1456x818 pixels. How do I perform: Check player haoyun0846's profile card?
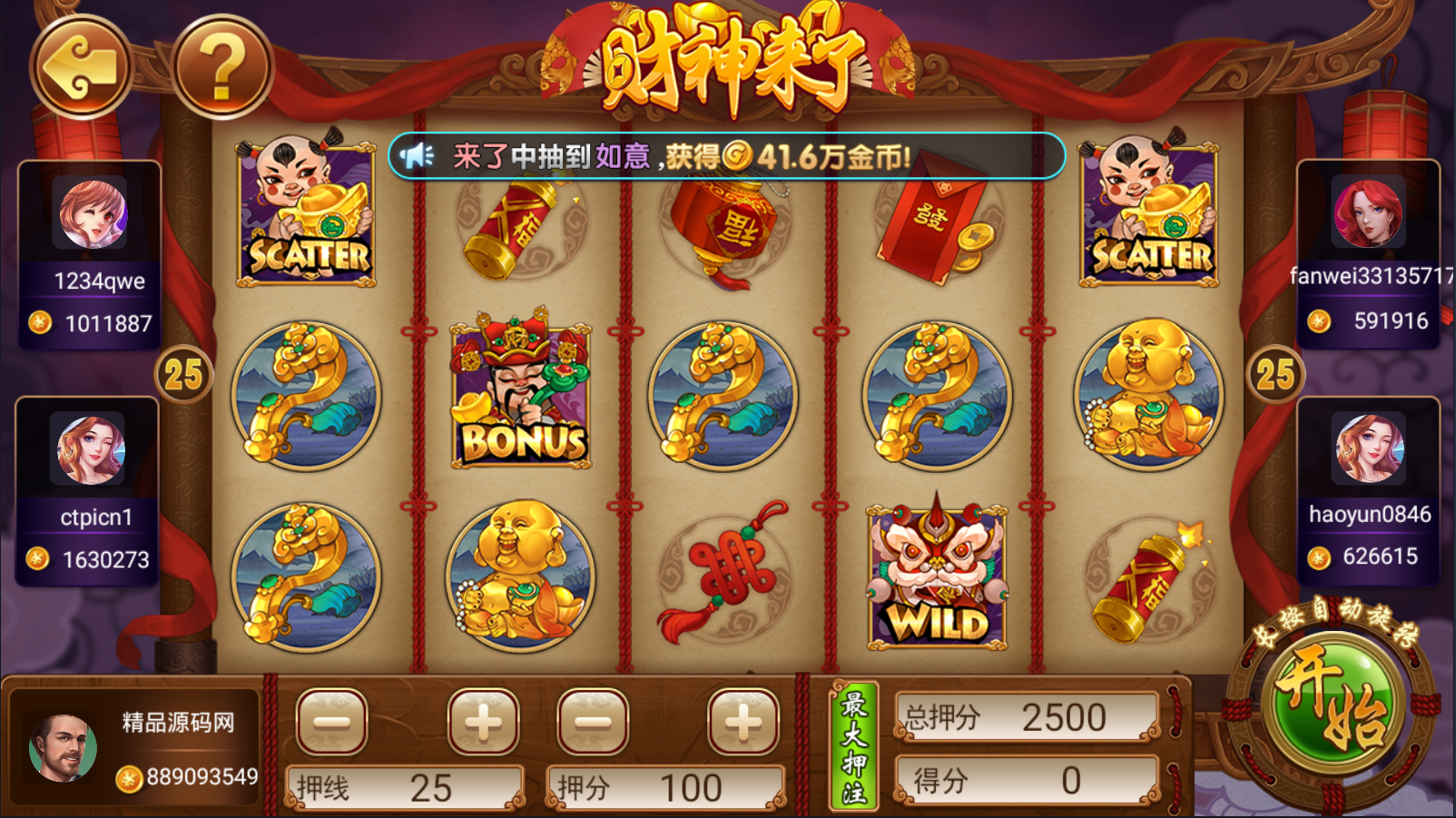click(1369, 490)
